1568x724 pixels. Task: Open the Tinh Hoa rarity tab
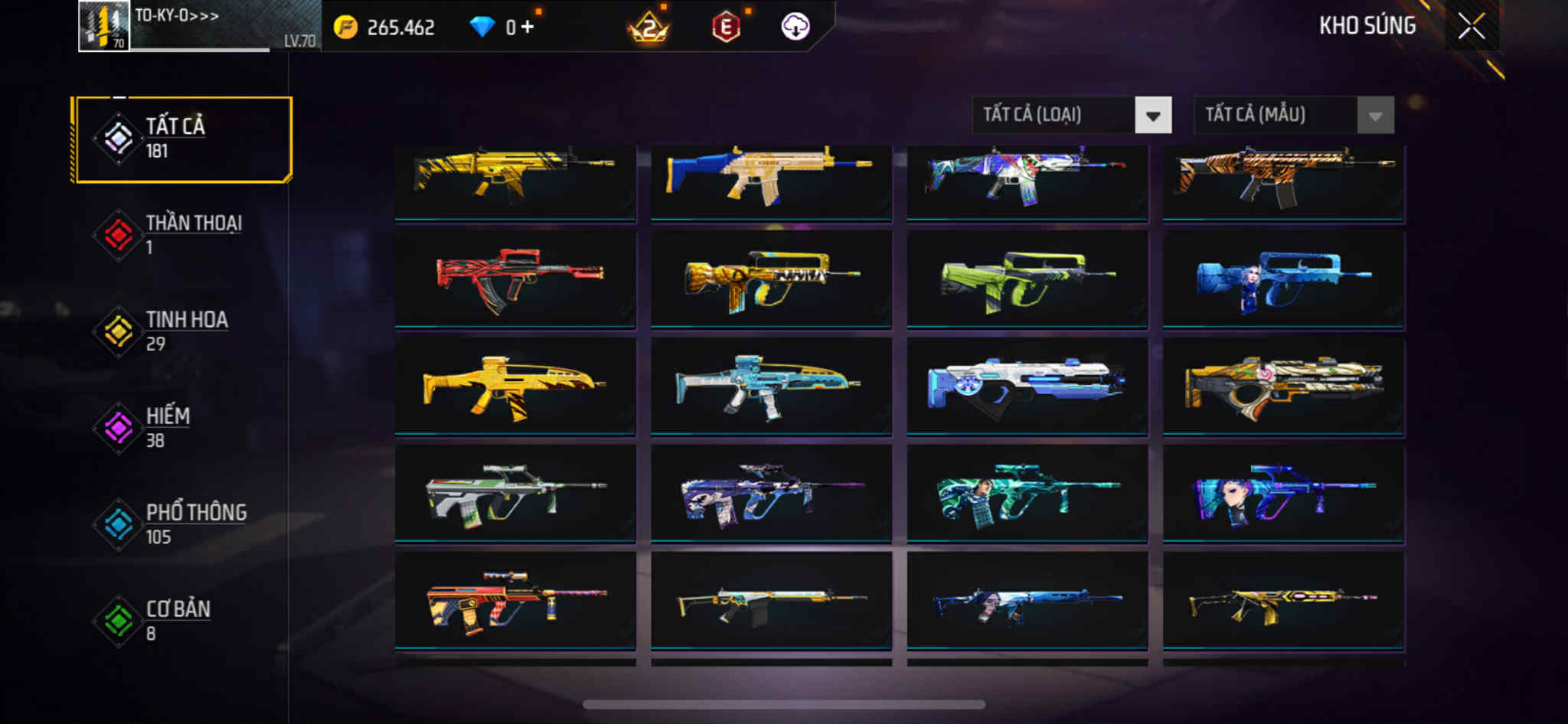182,331
